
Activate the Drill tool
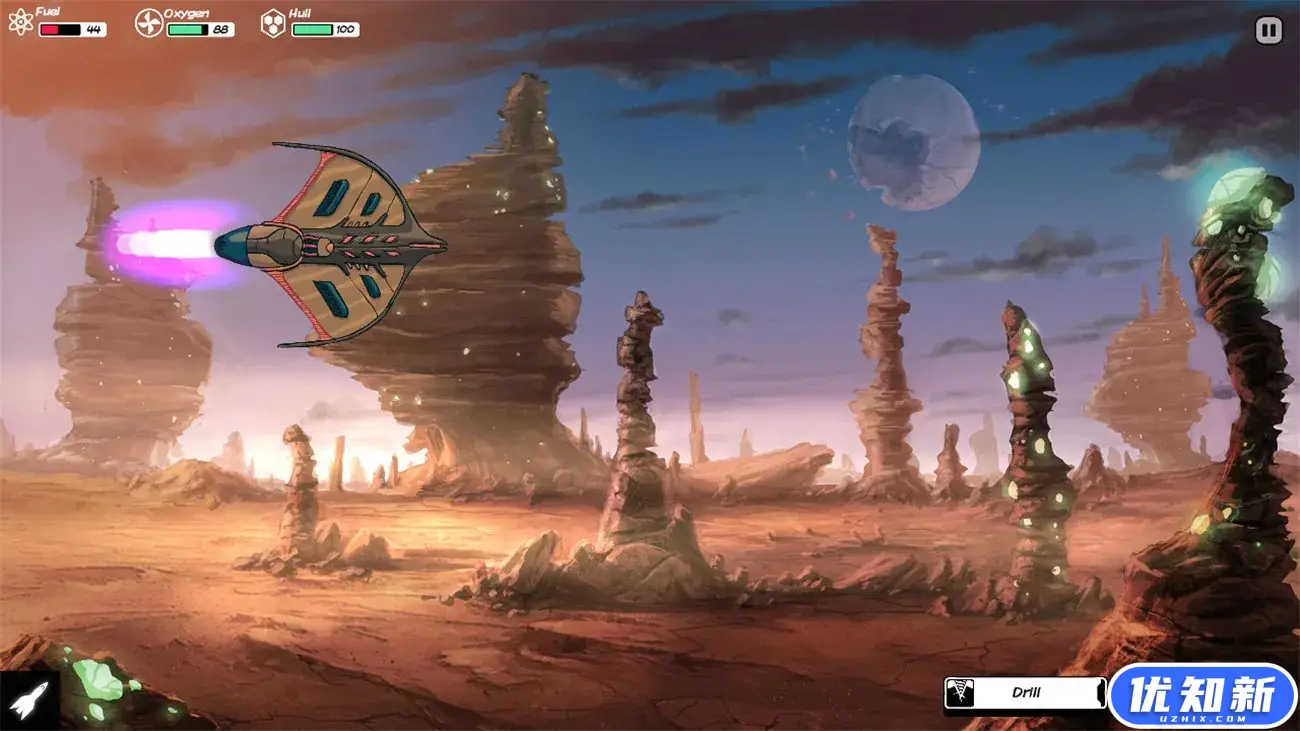coord(1025,692)
